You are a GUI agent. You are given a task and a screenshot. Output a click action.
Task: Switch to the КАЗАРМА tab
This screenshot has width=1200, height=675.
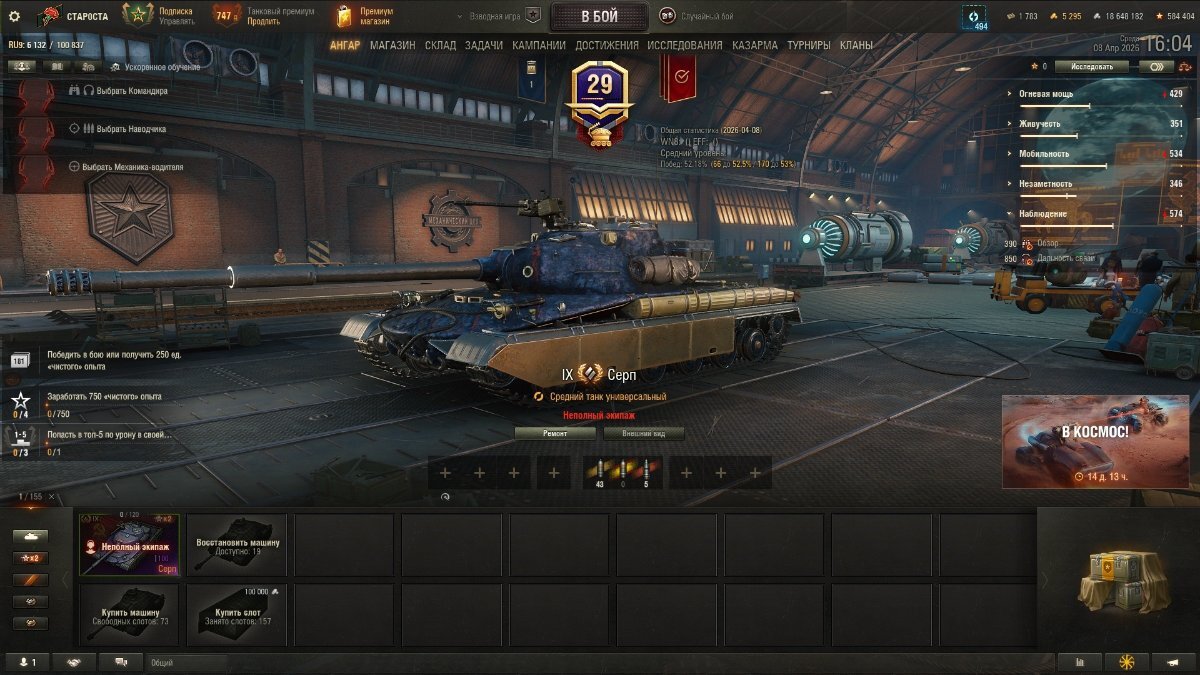coord(755,45)
